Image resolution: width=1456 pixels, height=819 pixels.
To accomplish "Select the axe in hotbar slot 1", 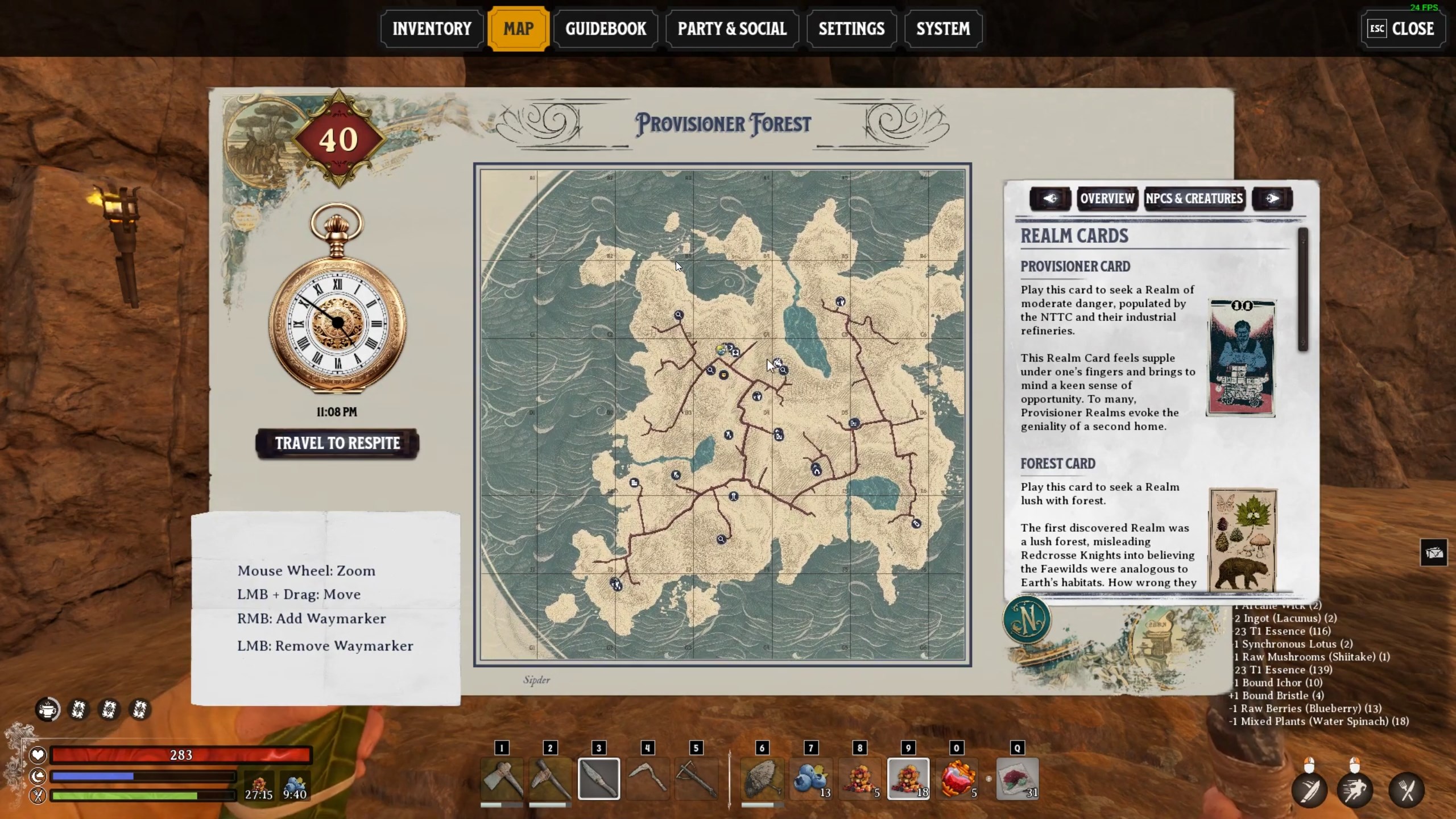I will click(501, 778).
